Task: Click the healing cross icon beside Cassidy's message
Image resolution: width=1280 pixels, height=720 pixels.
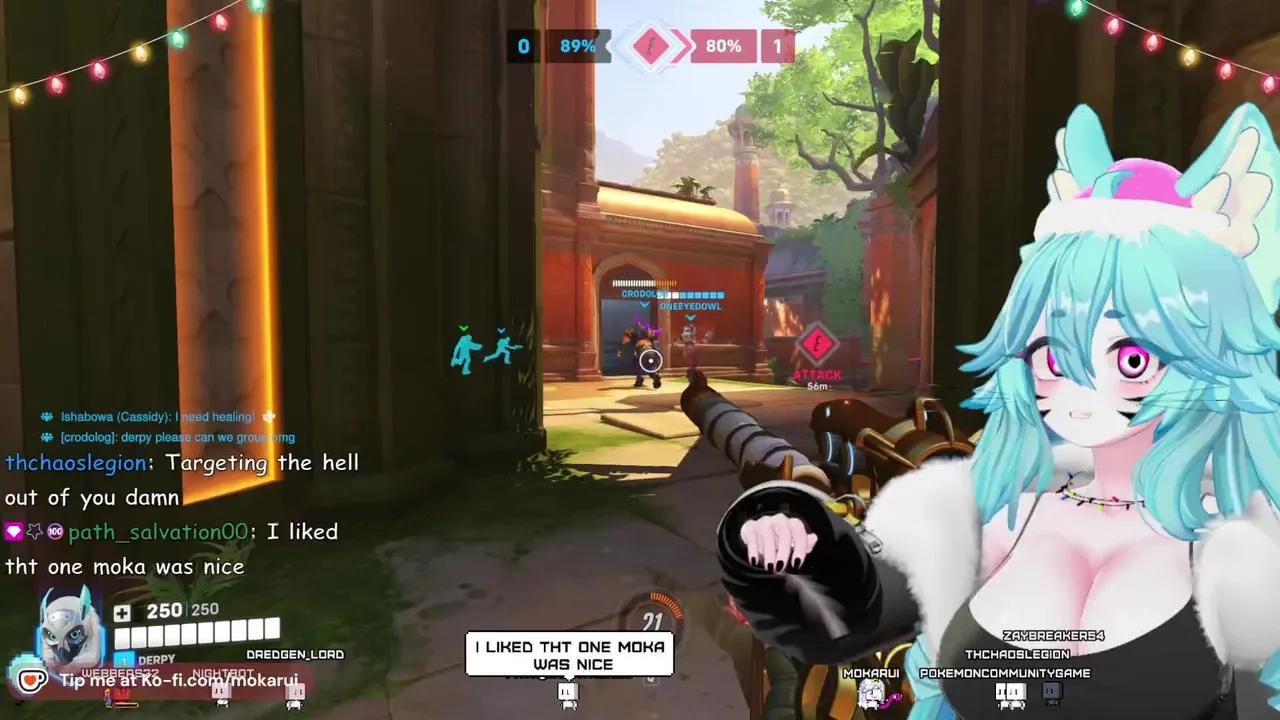Action: (267, 416)
